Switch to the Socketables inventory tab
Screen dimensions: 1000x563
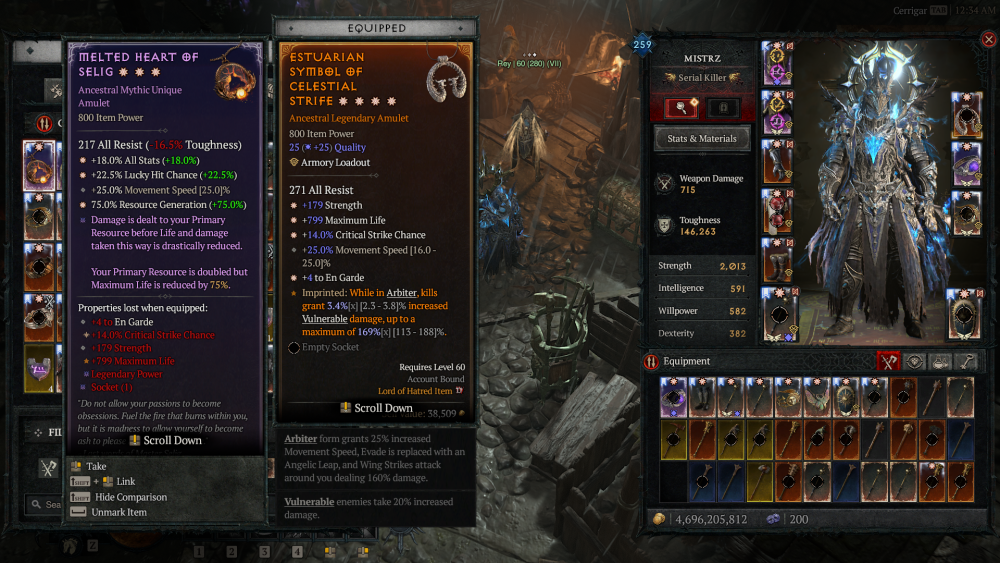coord(915,362)
